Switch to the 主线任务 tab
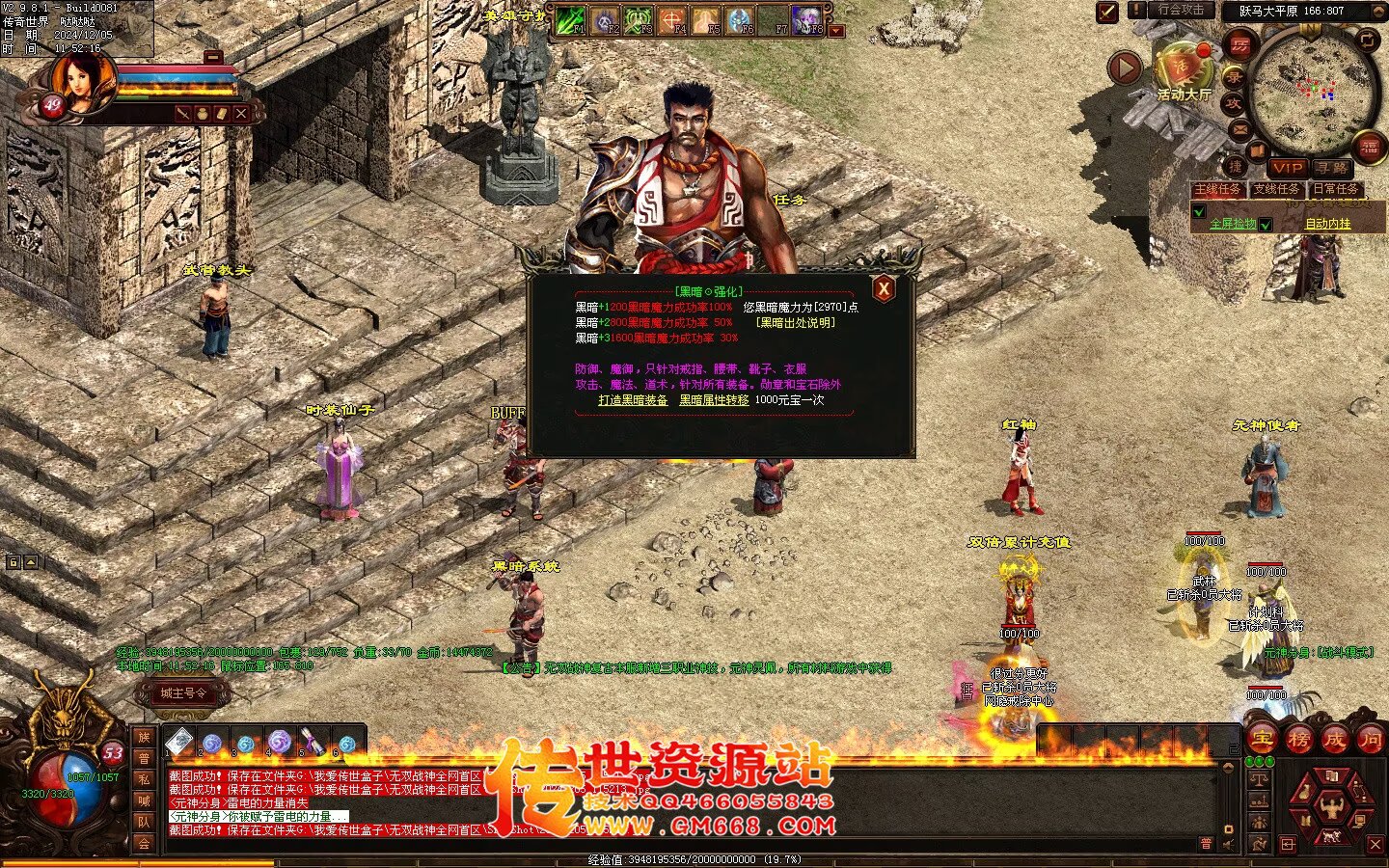 tap(1218, 190)
